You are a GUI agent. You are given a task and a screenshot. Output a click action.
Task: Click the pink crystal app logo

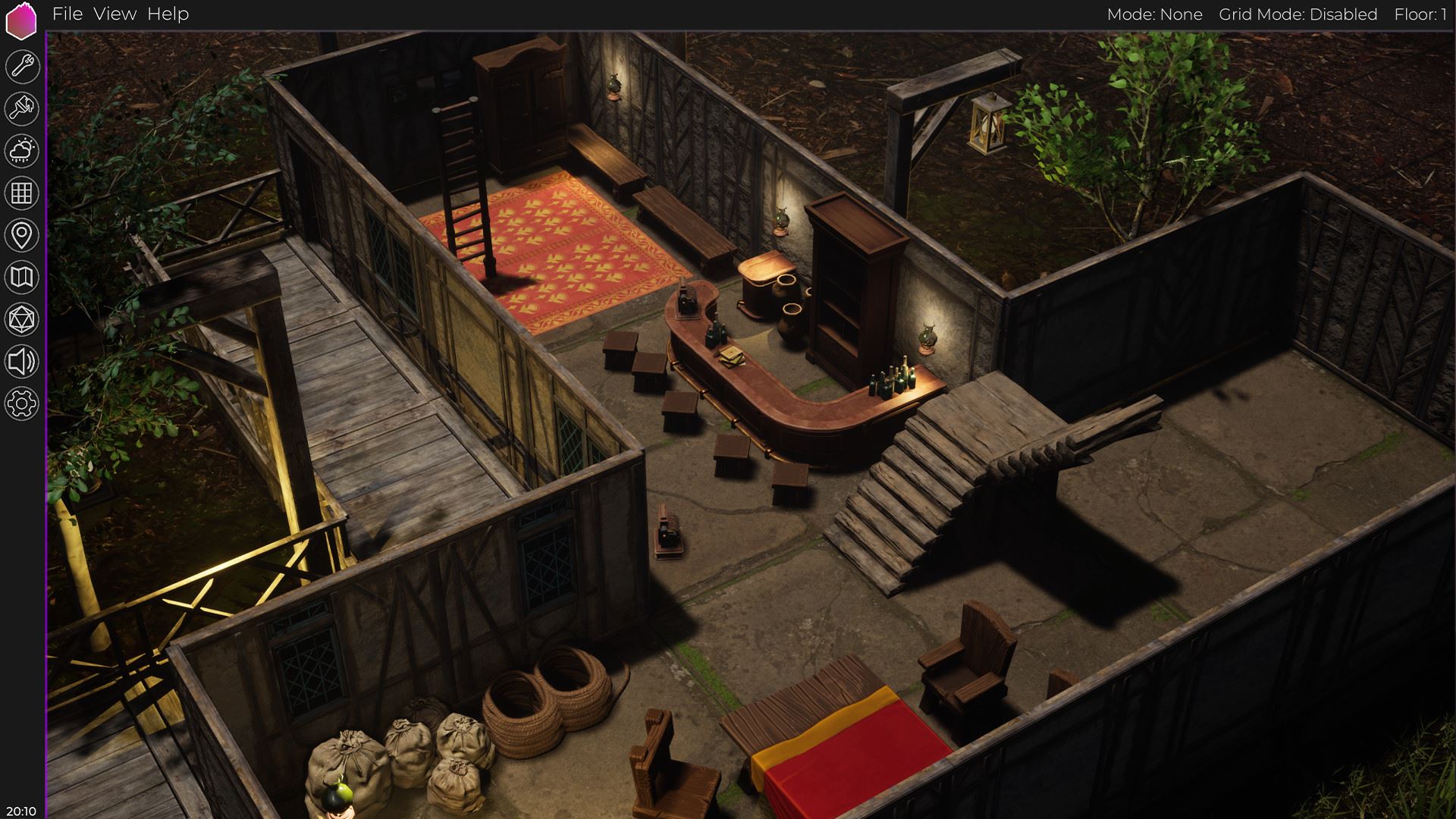click(21, 21)
